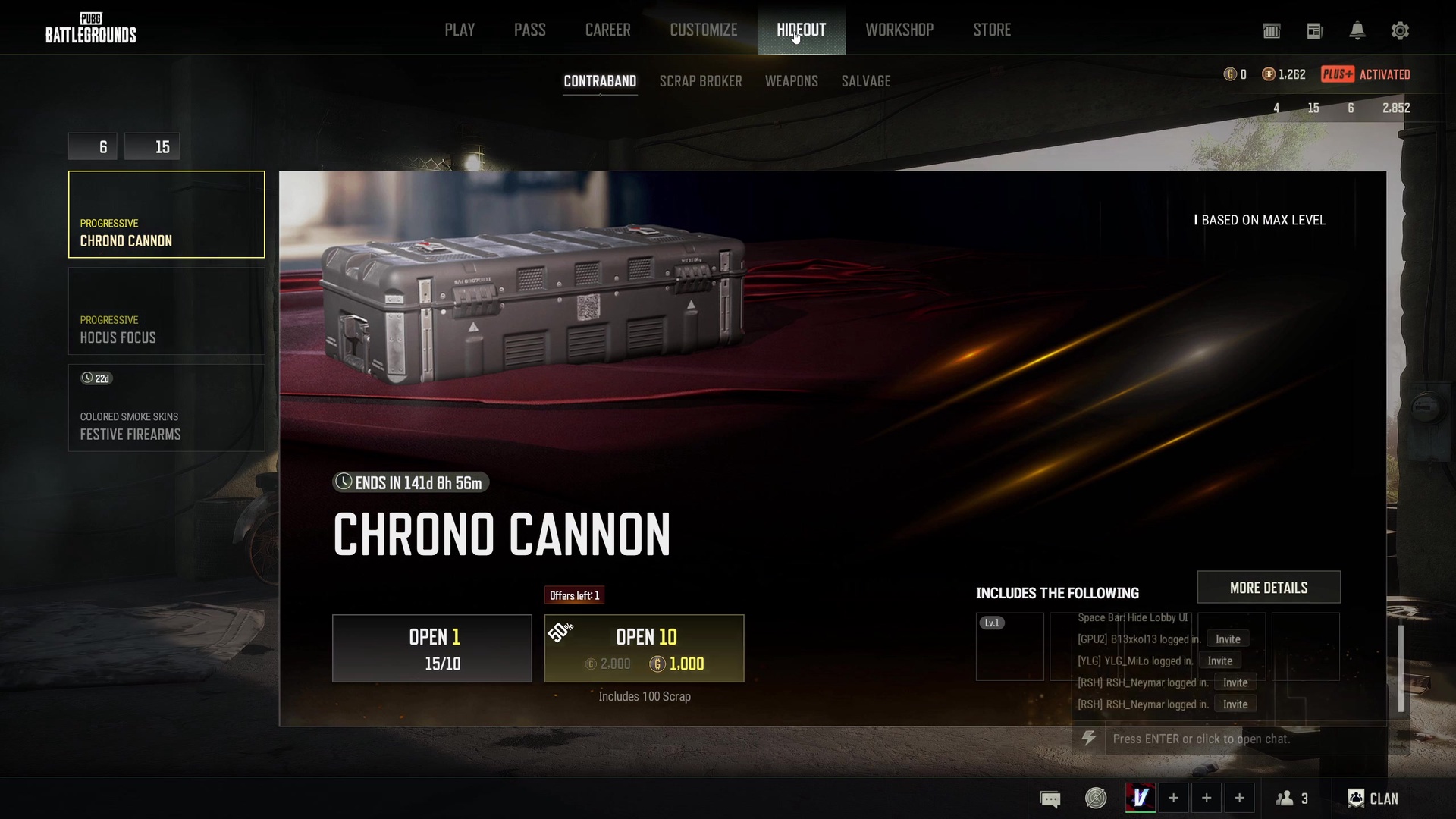
Task: Open the CLAN panel
Action: (1373, 799)
